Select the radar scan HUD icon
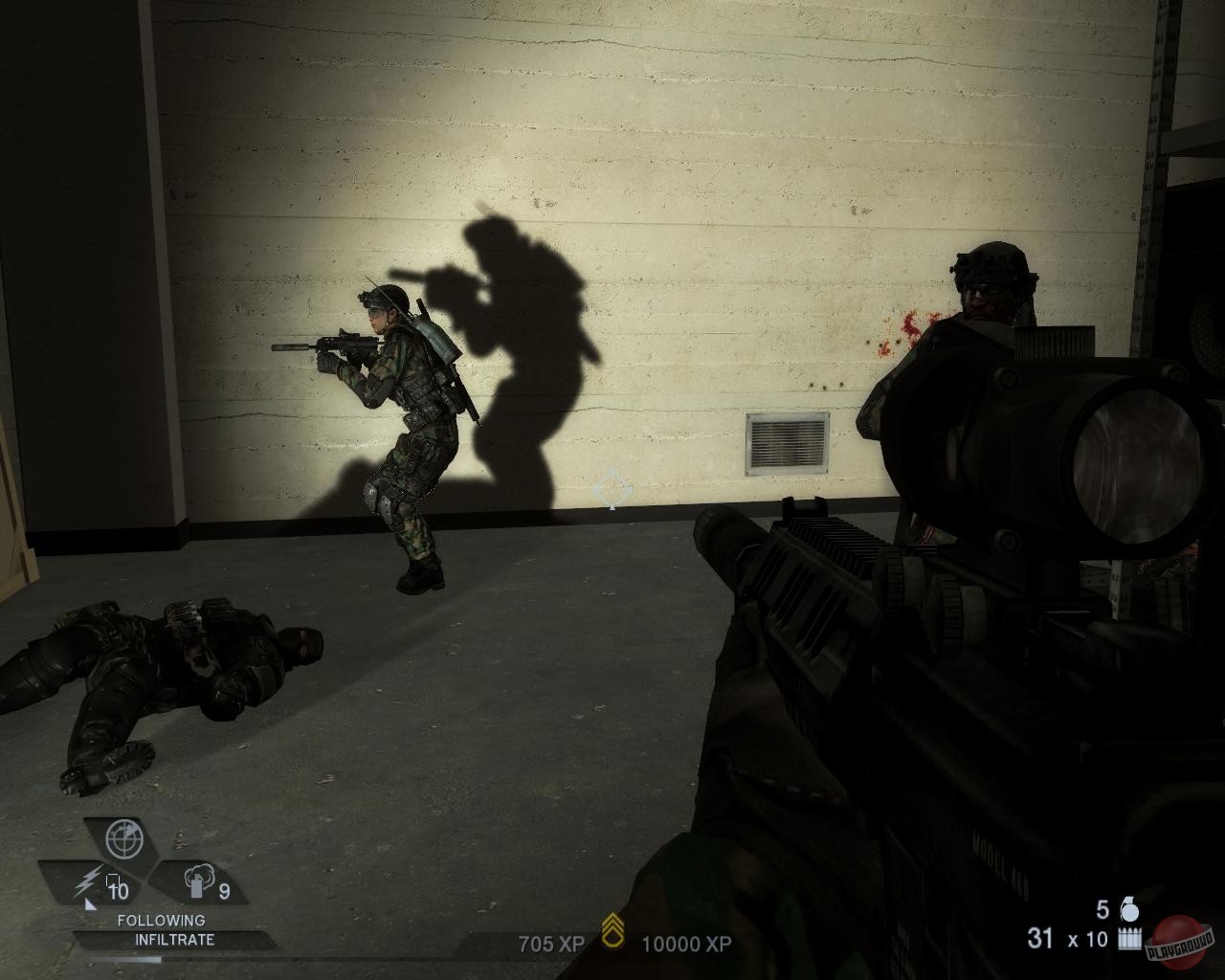 pyautogui.click(x=123, y=838)
